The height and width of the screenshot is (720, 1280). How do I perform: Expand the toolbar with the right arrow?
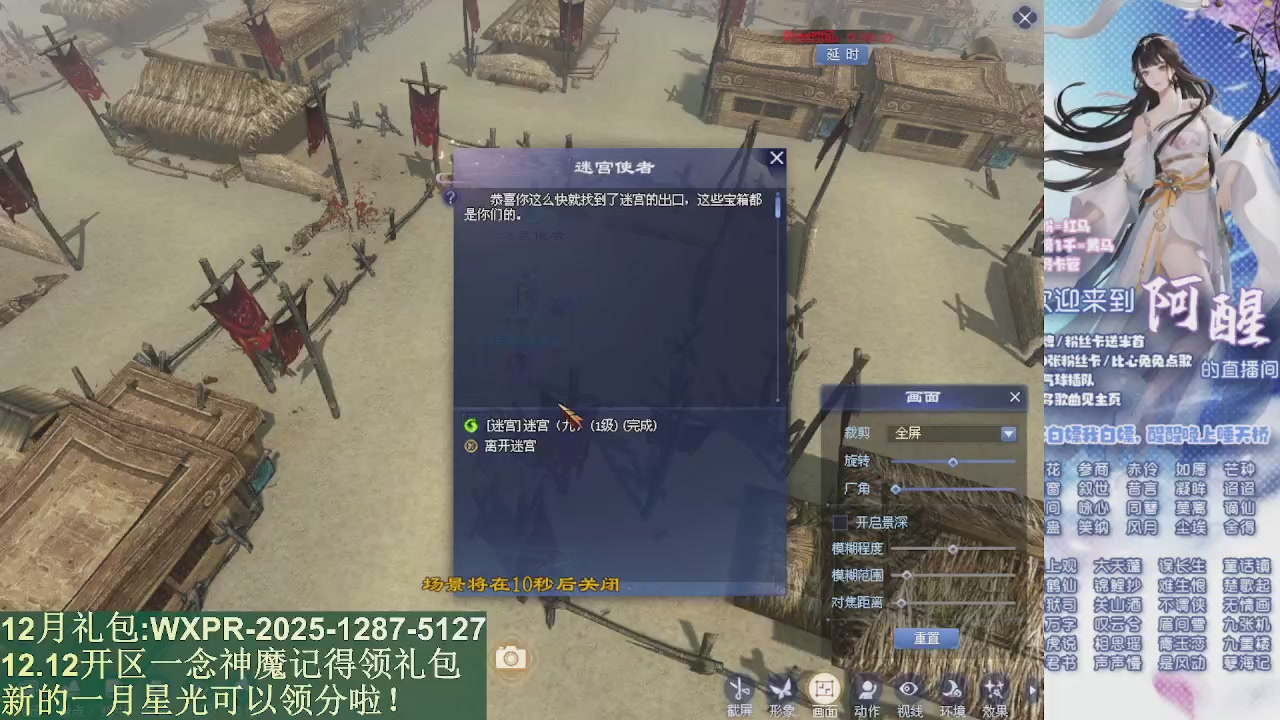click(x=1031, y=690)
